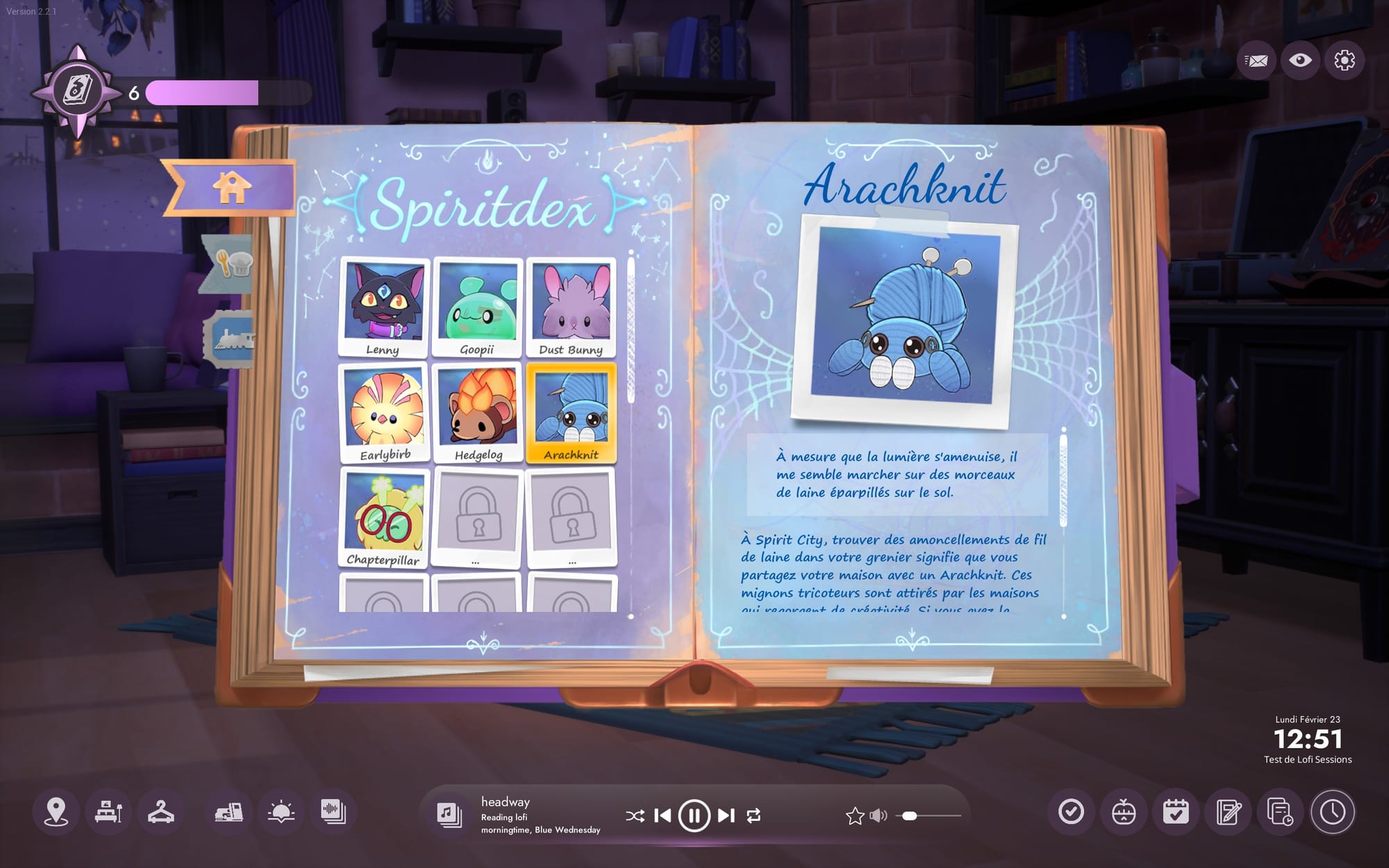Viewport: 1389px width, 868px height.
Task: Toggle shuffle playback
Action: pos(634,816)
